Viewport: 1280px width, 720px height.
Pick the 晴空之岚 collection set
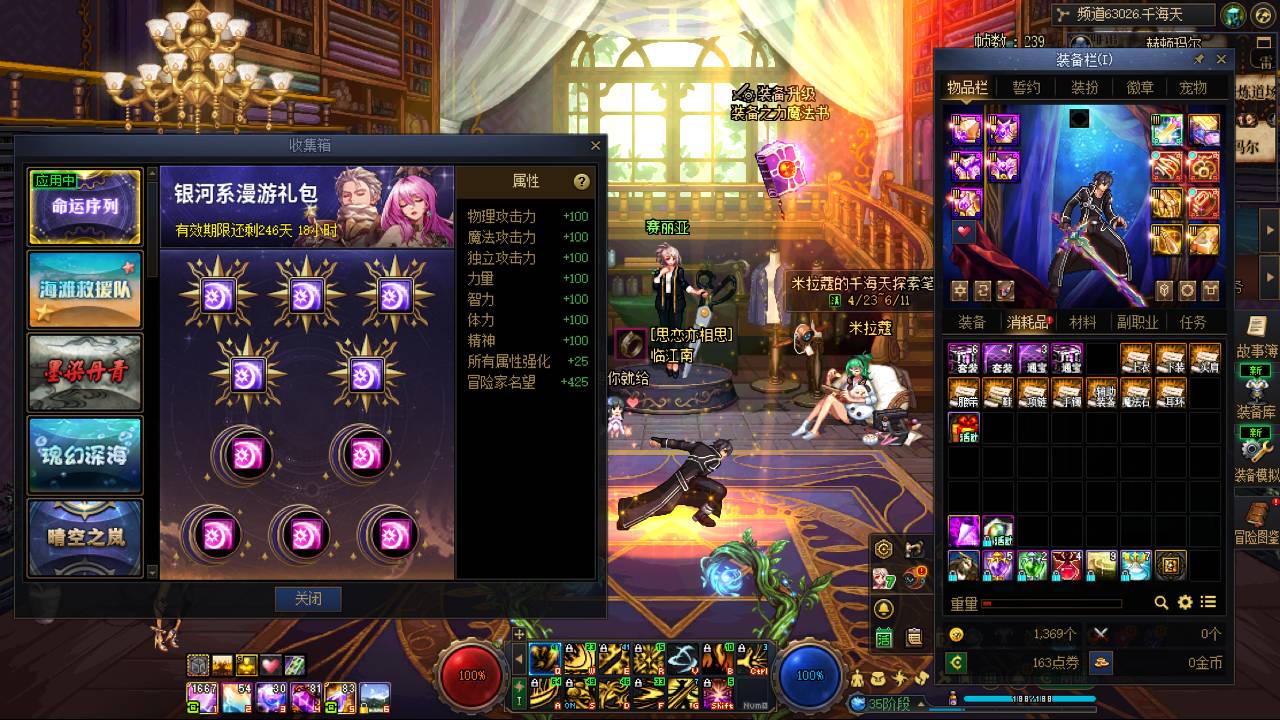(85, 538)
